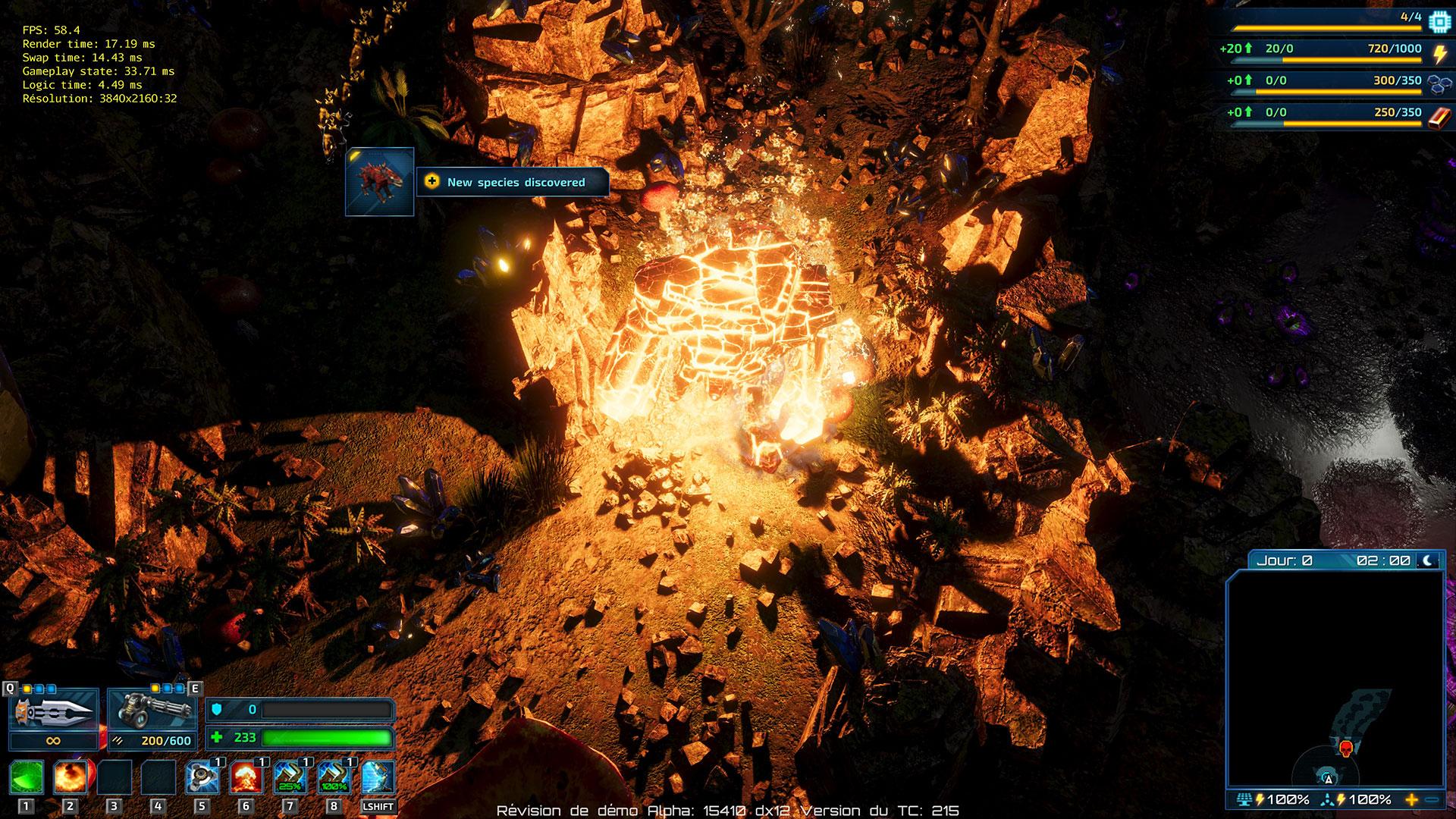Select the melee blade weapon slot
Image resolution: width=1456 pixels, height=819 pixels.
pos(53,711)
